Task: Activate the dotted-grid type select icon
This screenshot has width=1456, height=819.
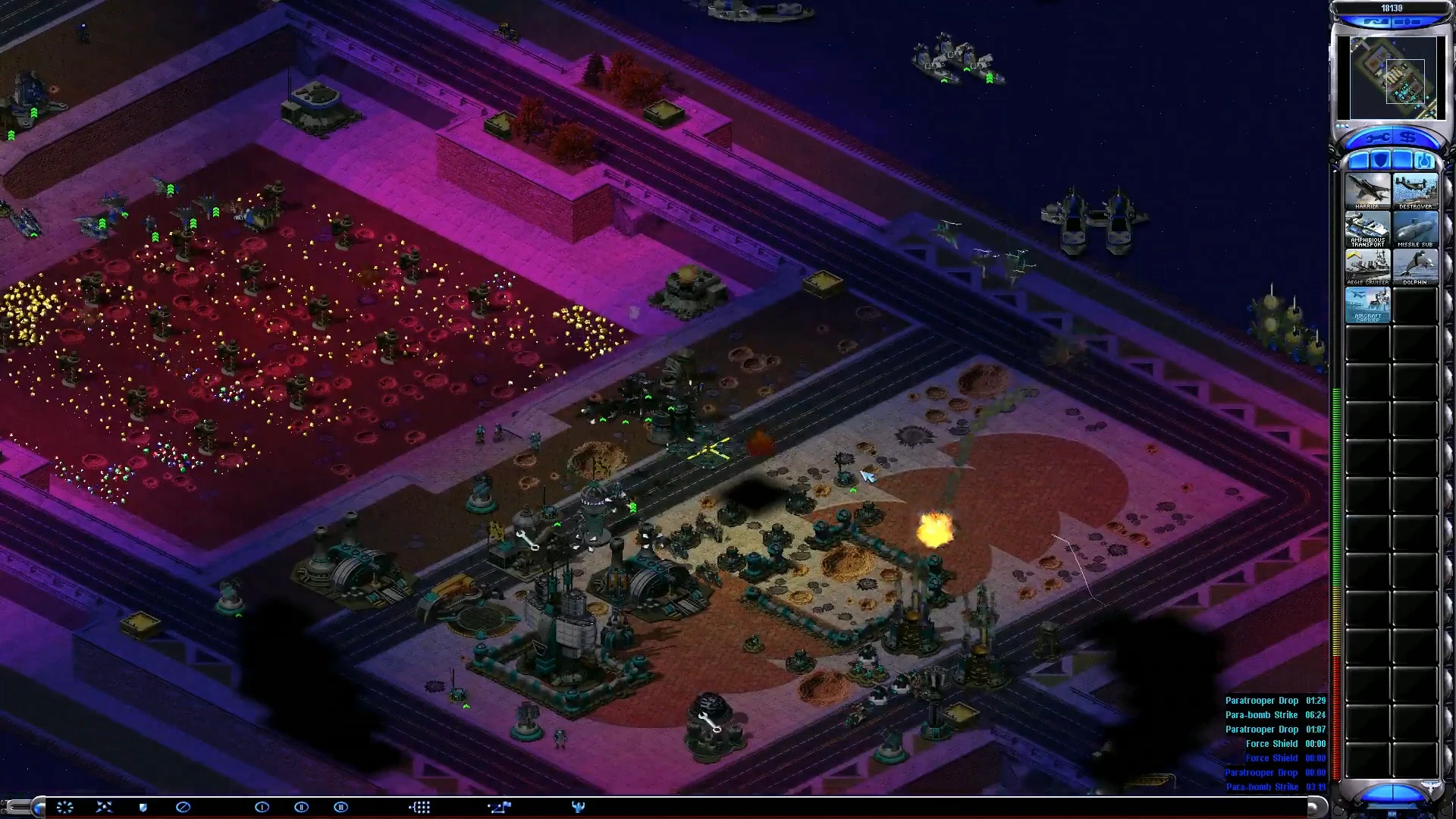Action: [419, 807]
